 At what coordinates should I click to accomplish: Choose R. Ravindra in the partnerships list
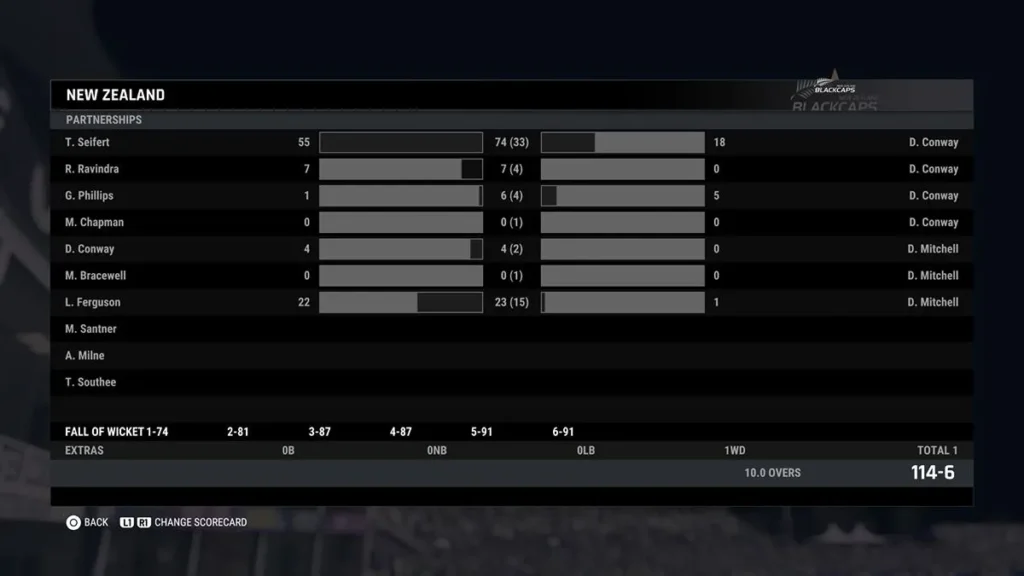[x=92, y=169]
